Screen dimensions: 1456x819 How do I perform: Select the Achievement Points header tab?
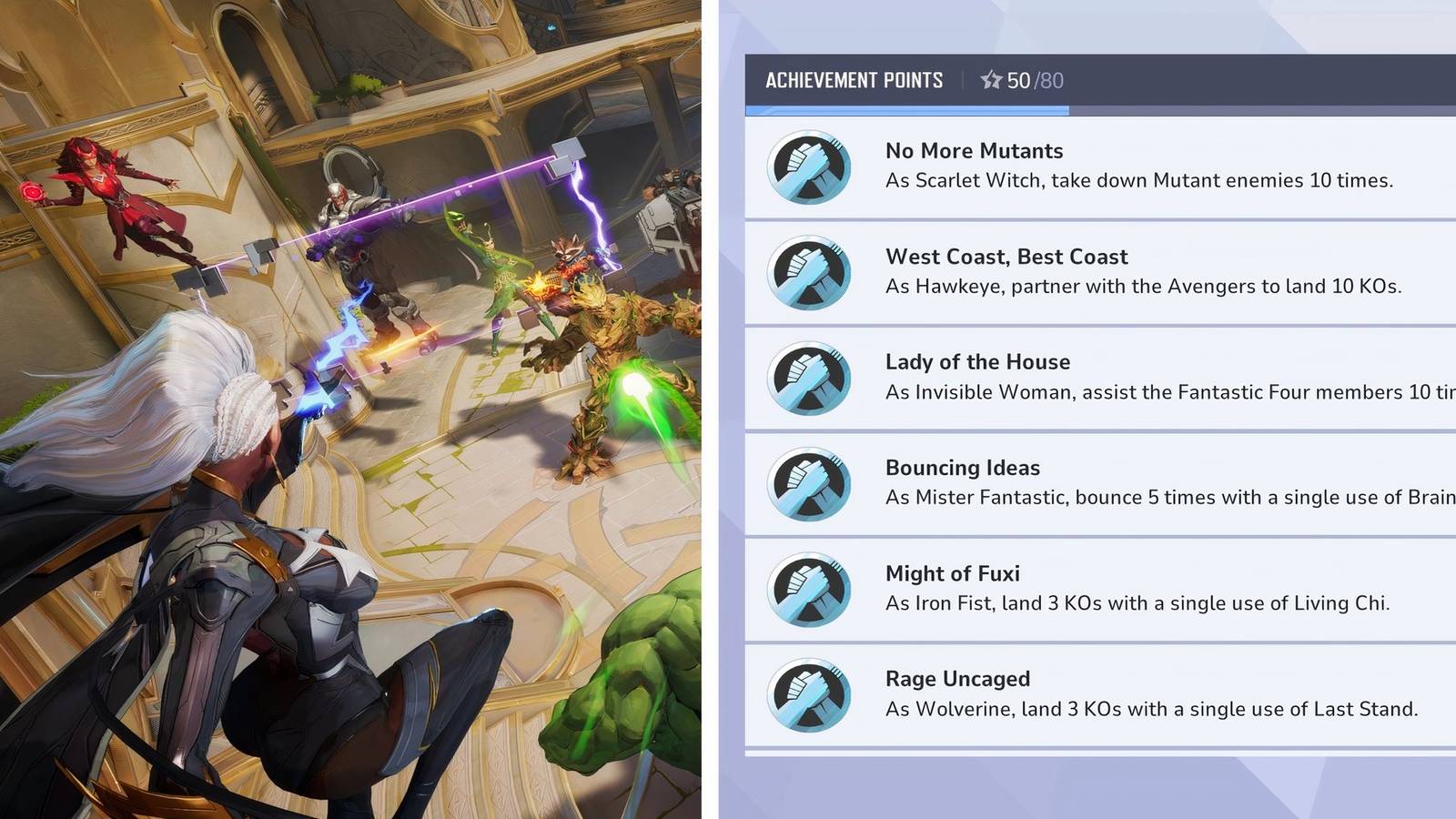tap(855, 80)
